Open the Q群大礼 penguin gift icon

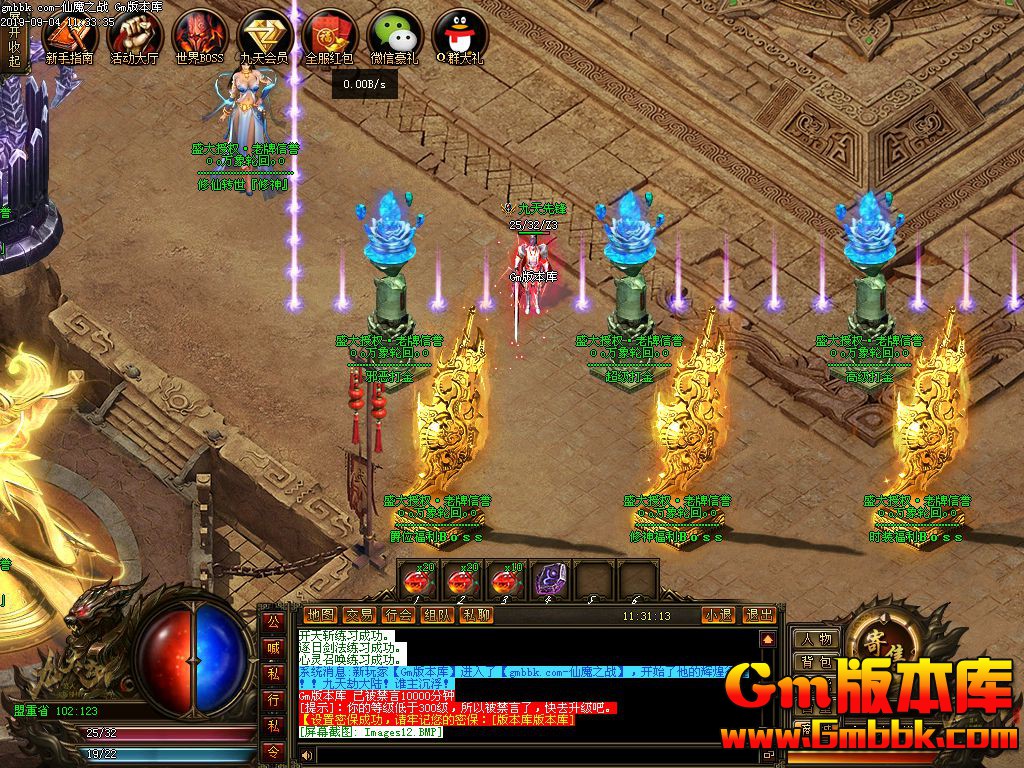(x=459, y=36)
